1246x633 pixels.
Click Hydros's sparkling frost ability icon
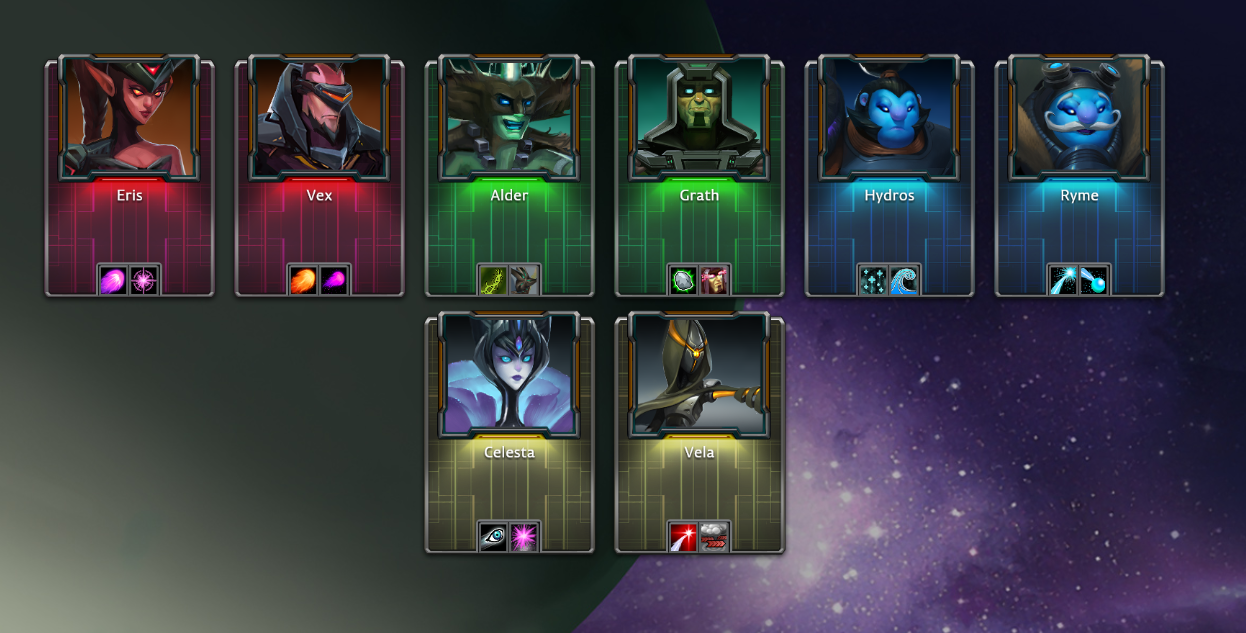(x=874, y=281)
